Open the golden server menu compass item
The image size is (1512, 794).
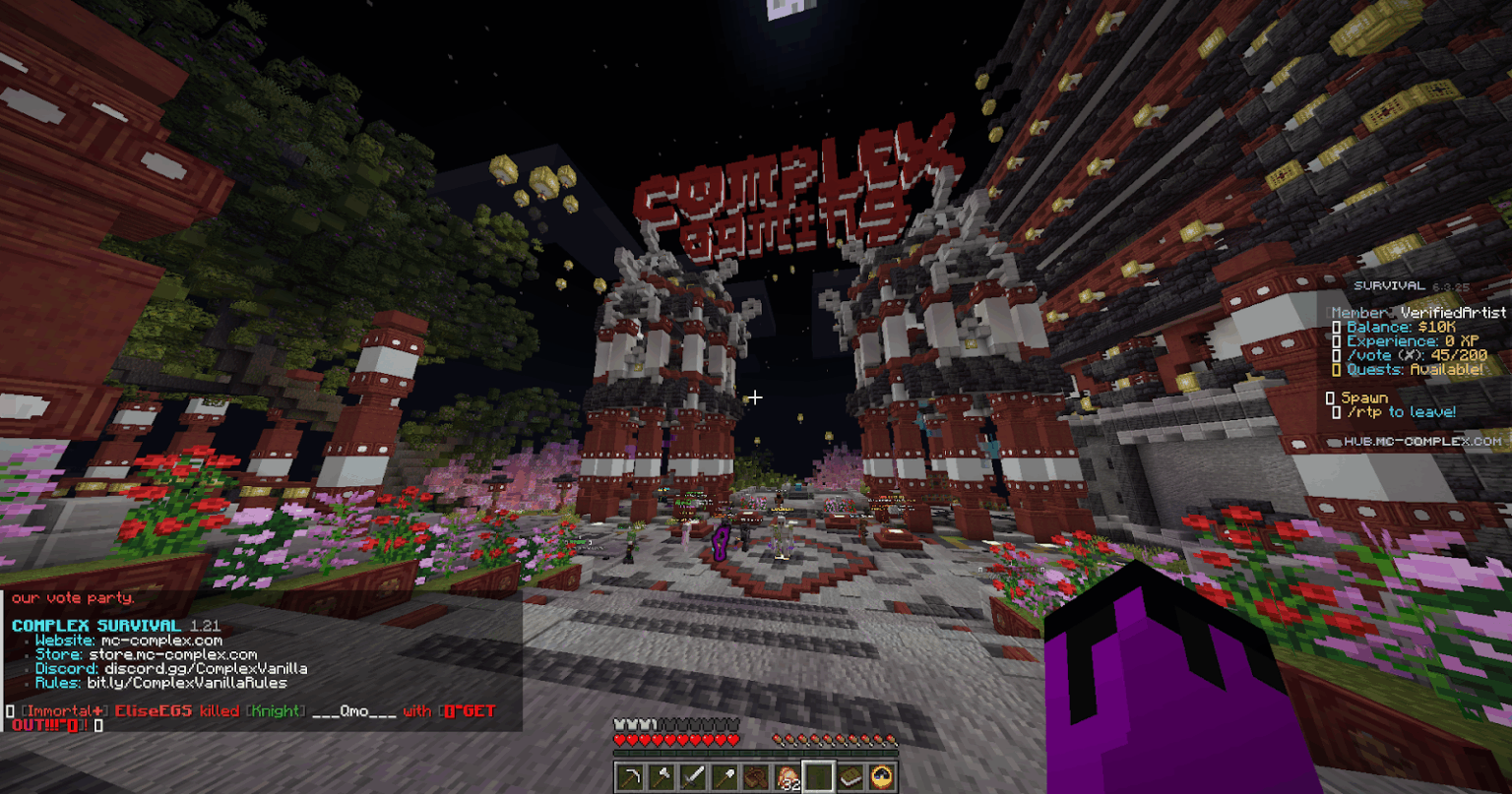tap(879, 776)
